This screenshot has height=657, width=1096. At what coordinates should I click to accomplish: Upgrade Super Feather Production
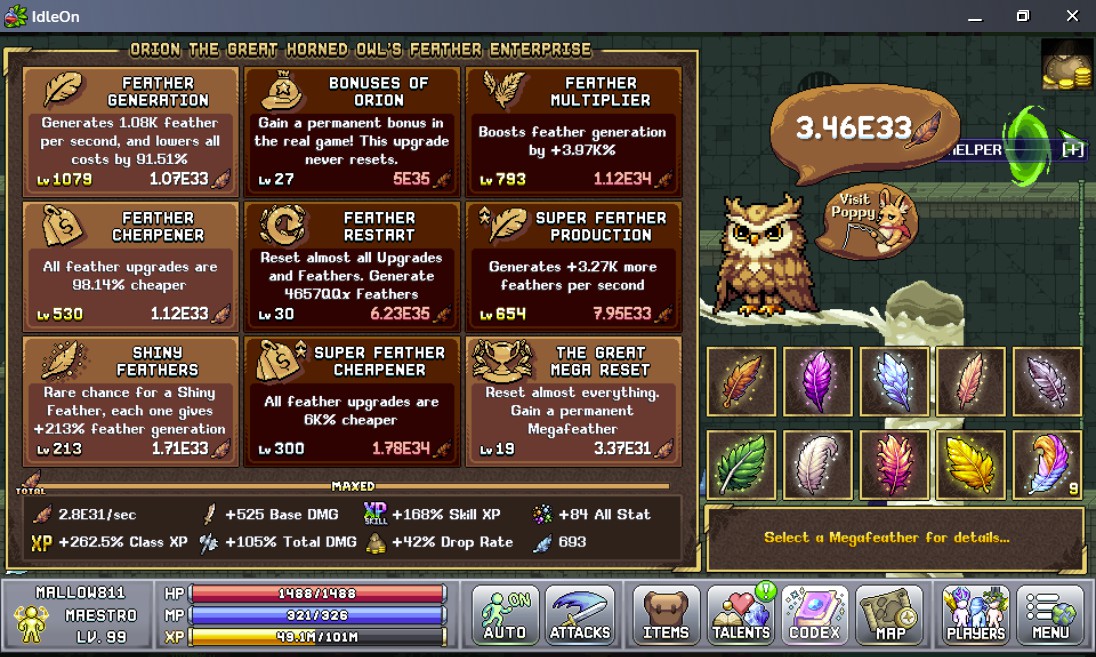pos(573,263)
